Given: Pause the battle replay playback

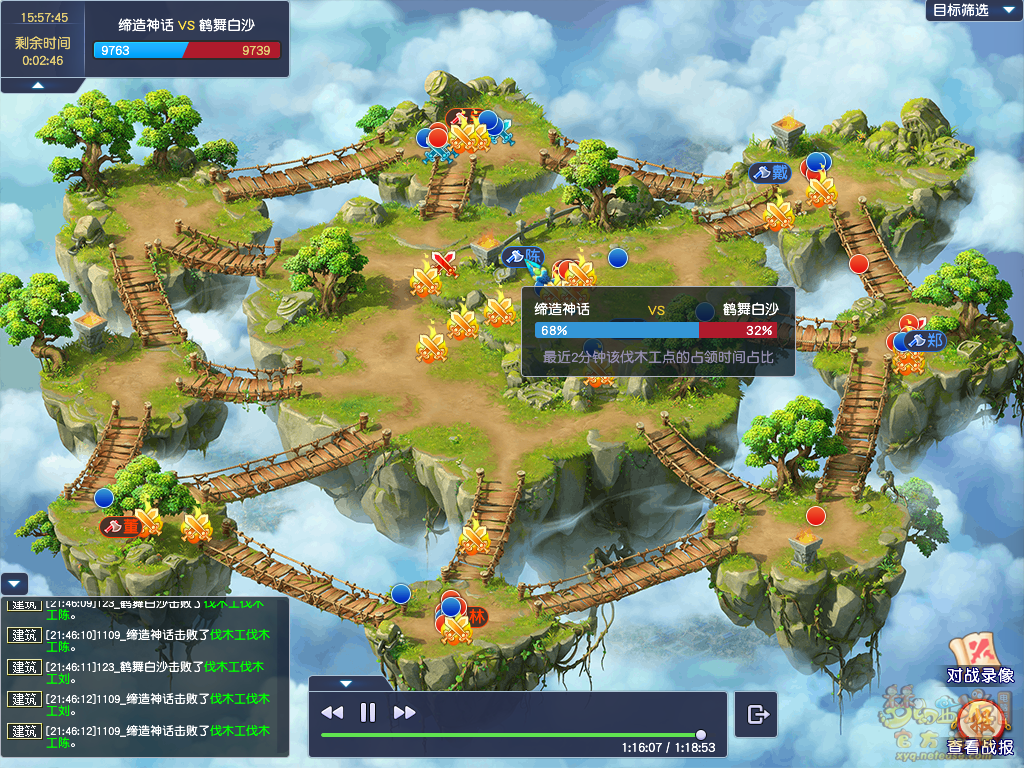Looking at the screenshot, I should 368,712.
